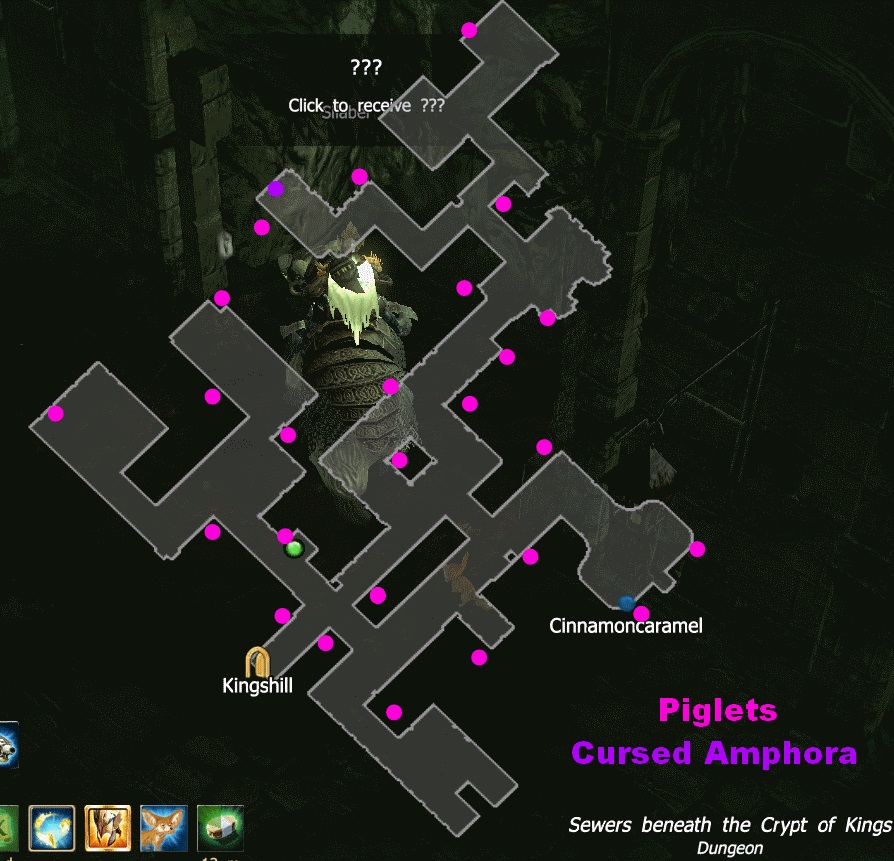
Task: Select the Kingshill golden archway map marker
Action: tap(258, 661)
